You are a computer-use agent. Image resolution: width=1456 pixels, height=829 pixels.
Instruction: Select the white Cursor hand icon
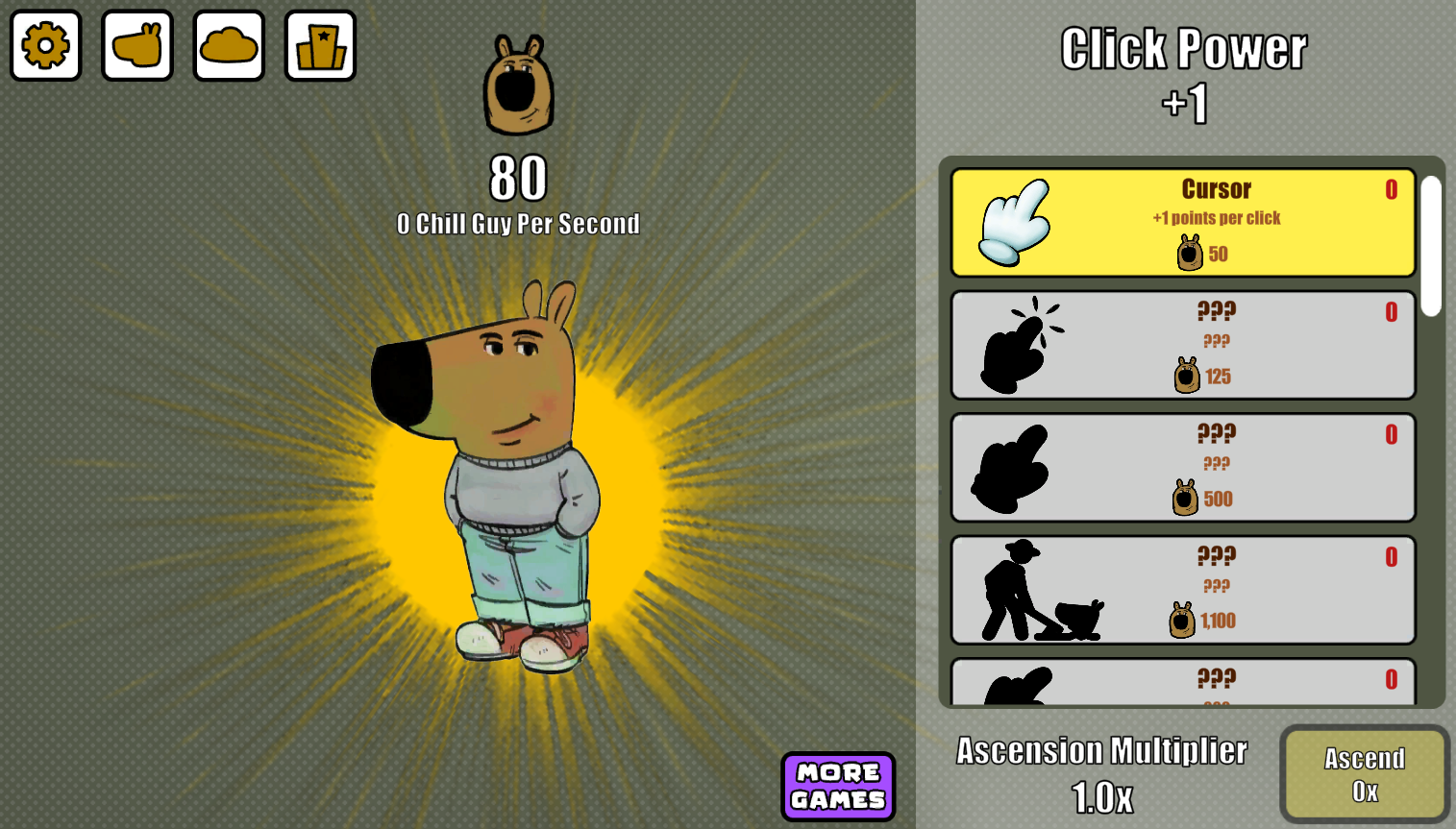[1011, 223]
